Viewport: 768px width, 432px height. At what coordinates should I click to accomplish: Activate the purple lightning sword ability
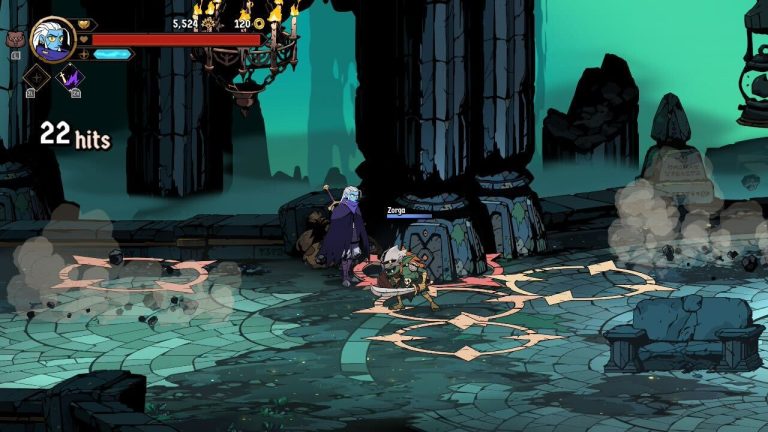tap(69, 77)
